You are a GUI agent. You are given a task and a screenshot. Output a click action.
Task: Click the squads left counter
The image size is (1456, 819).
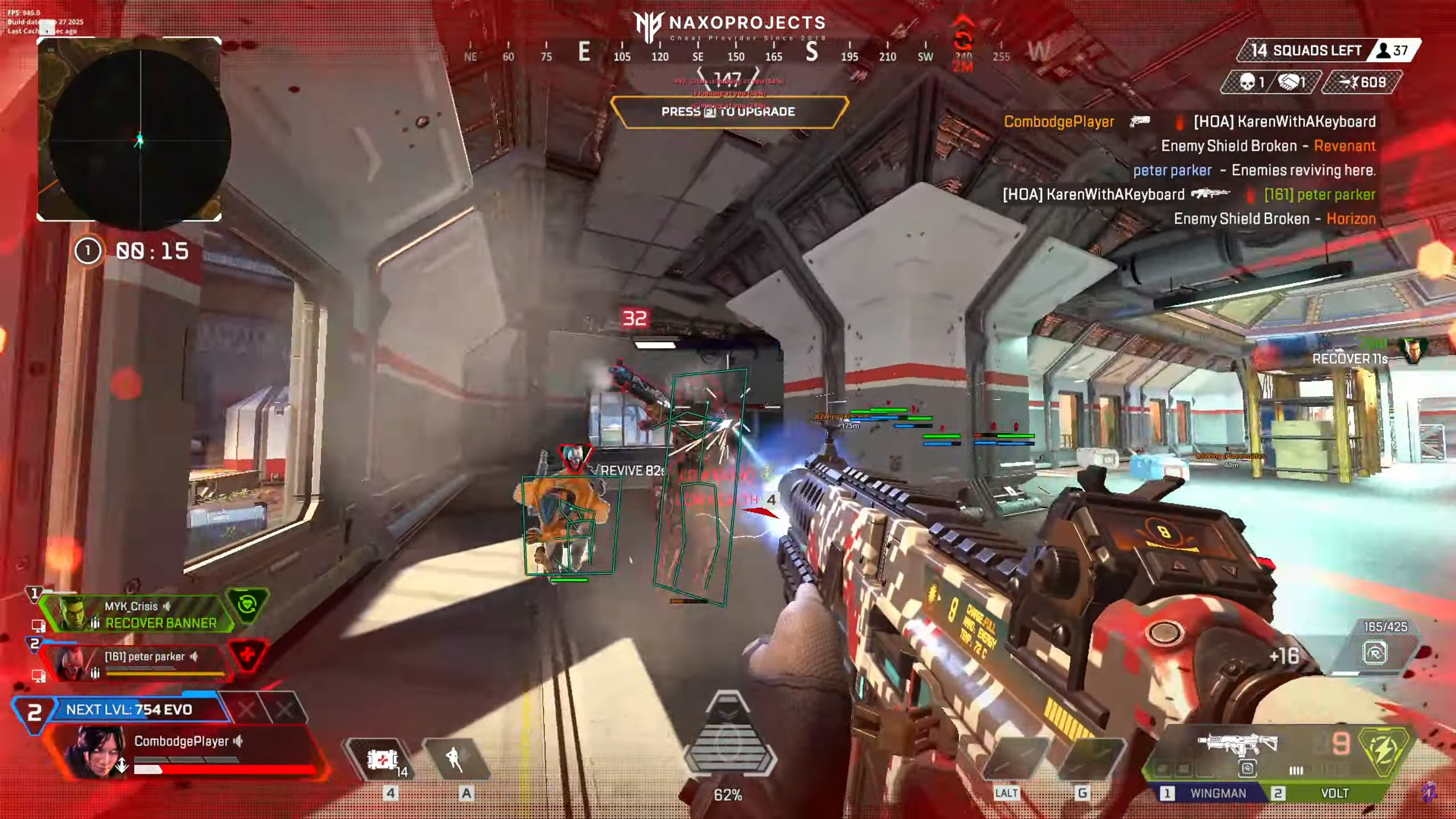click(x=1304, y=51)
